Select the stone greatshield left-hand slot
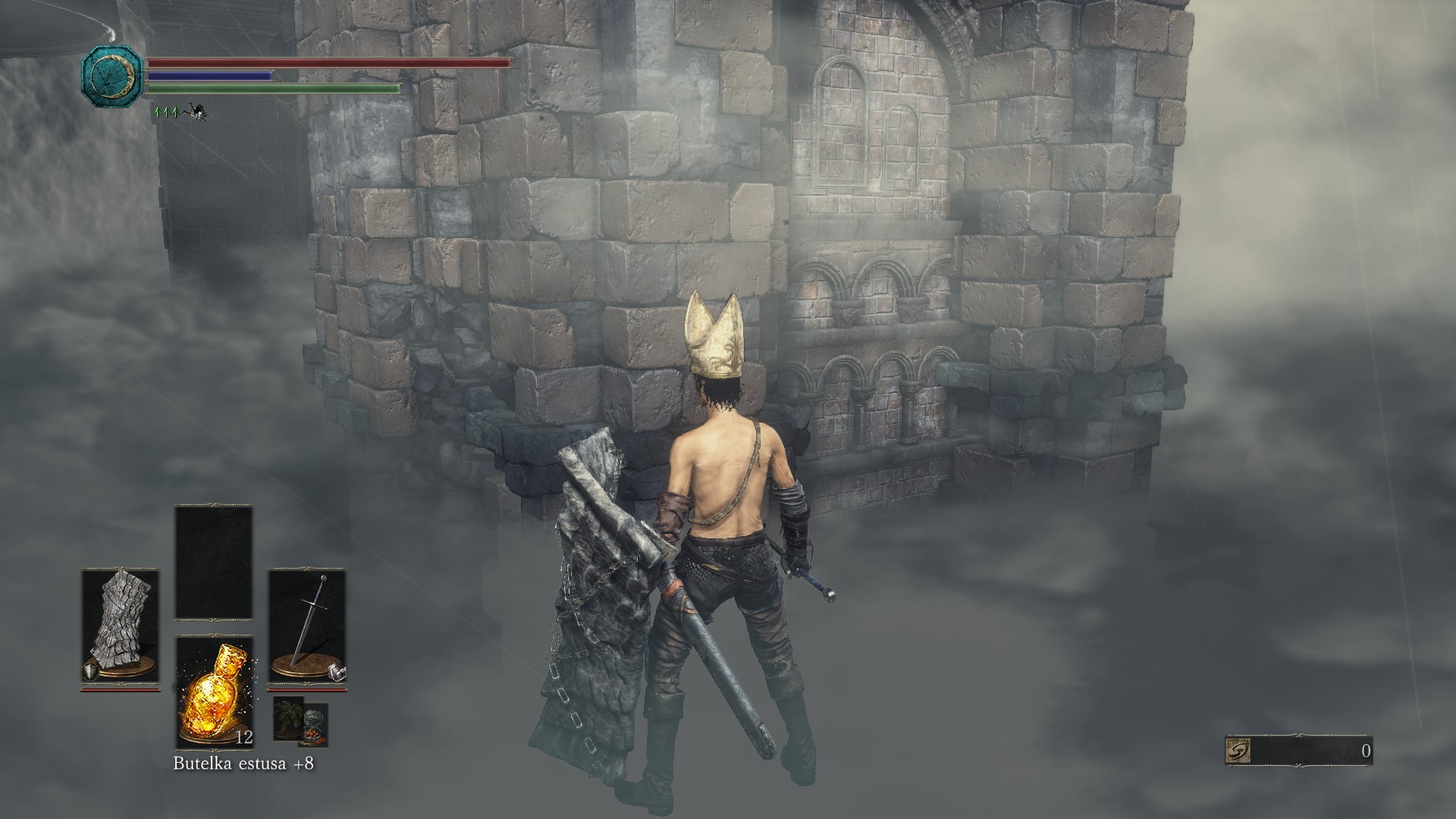 tap(120, 627)
